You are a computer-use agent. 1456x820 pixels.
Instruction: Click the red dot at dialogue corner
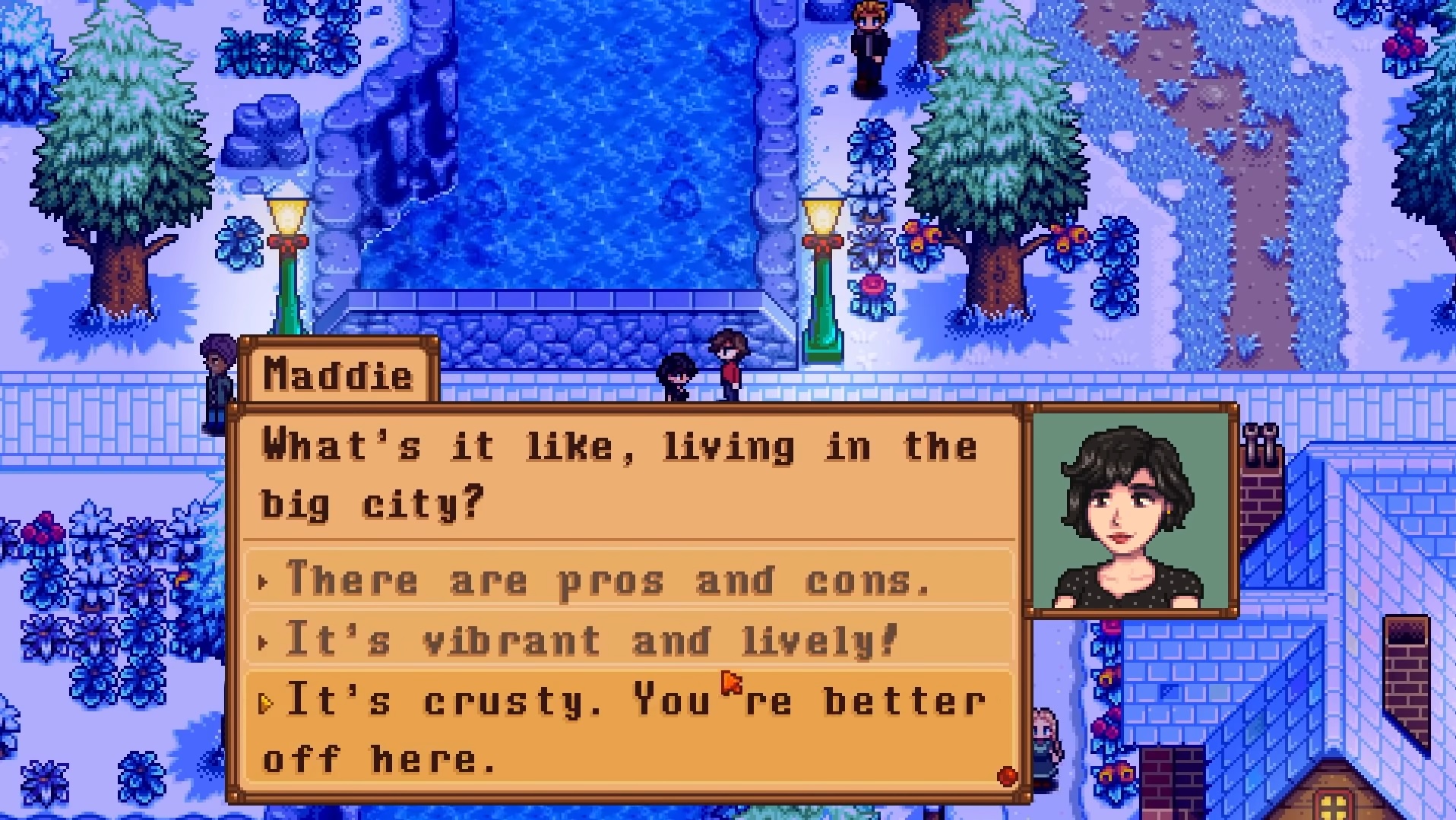(x=1005, y=776)
